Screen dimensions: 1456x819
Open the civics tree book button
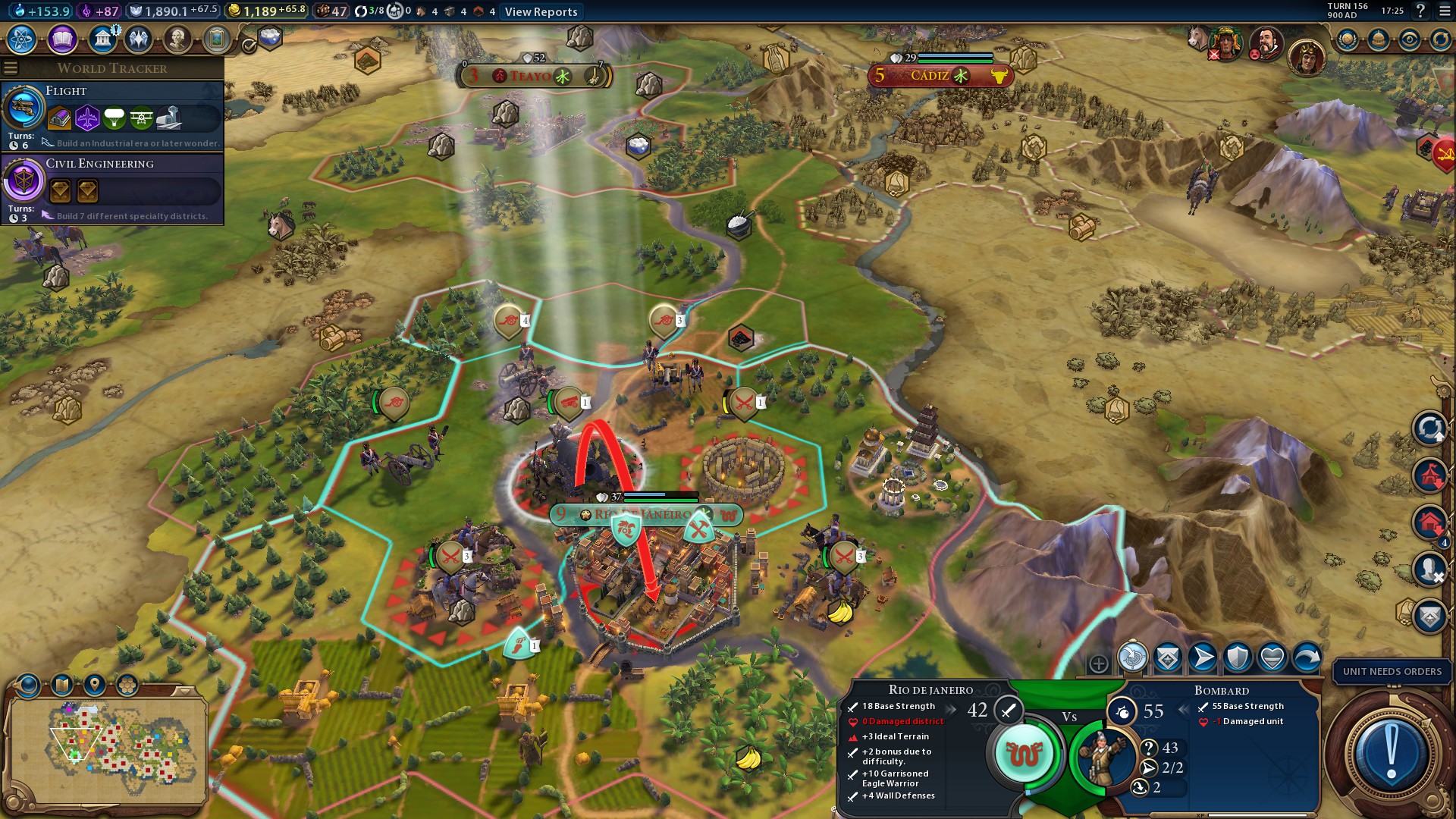pyautogui.click(x=62, y=39)
